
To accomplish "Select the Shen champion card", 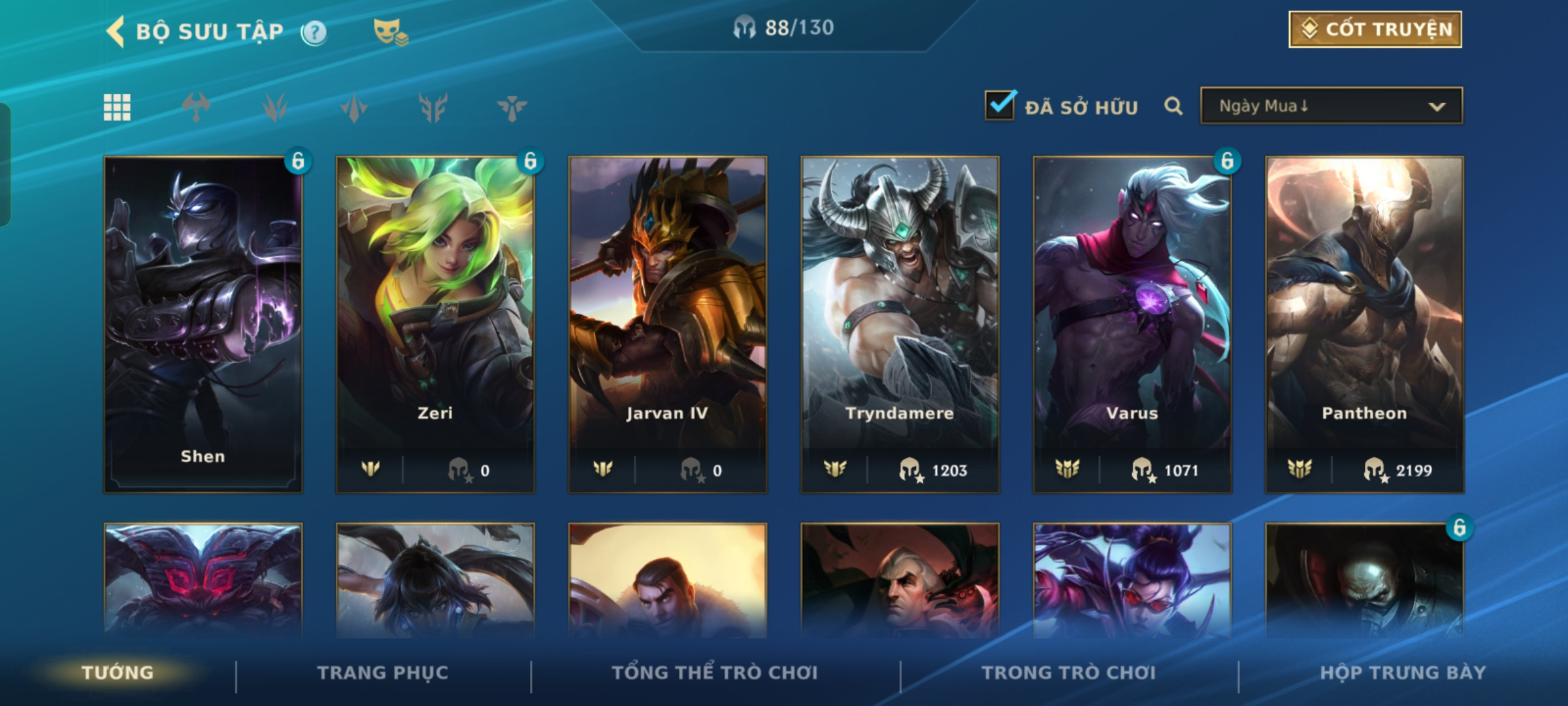I will coord(203,324).
